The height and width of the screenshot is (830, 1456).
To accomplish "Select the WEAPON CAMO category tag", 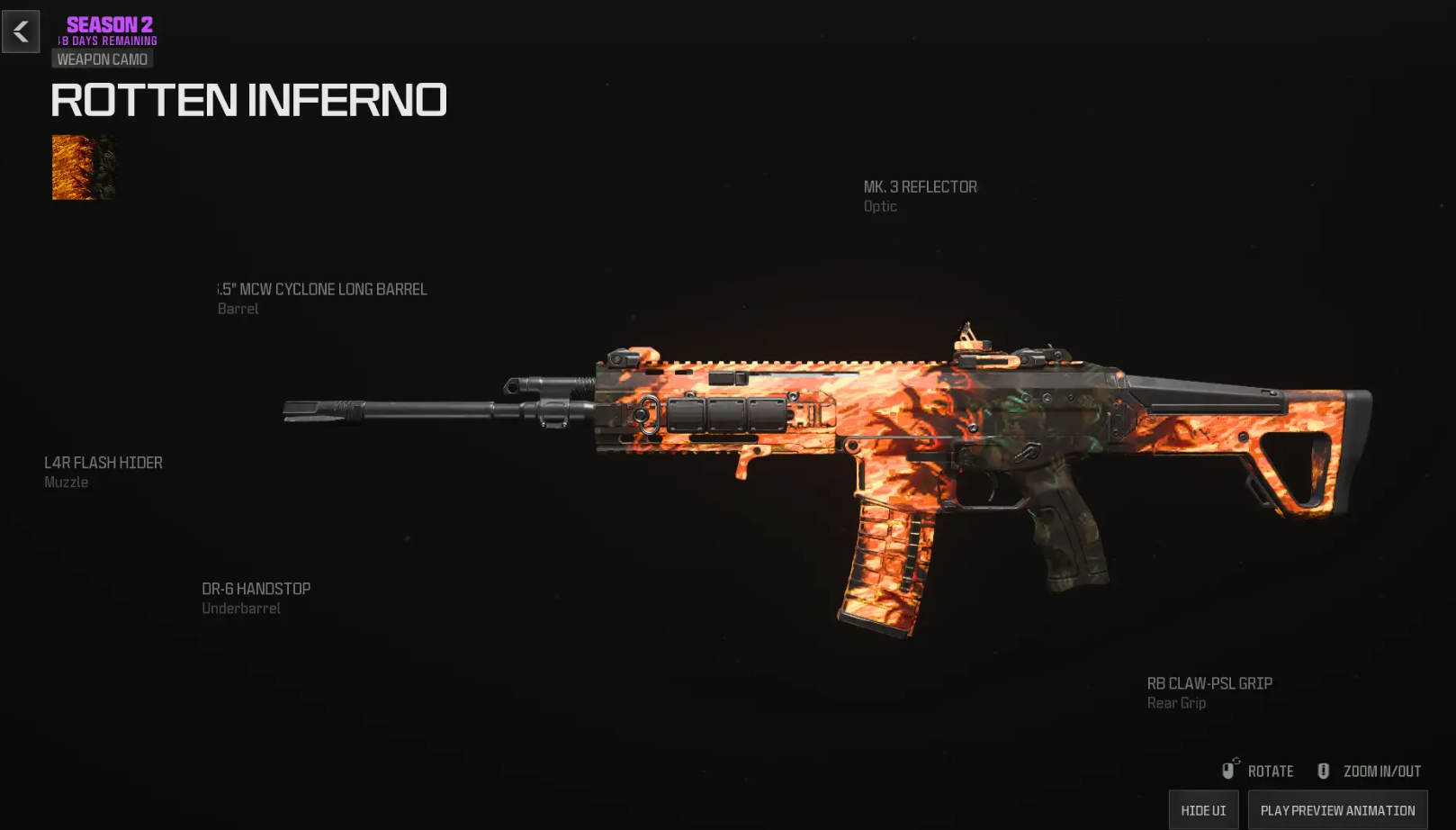I will coord(102,58).
